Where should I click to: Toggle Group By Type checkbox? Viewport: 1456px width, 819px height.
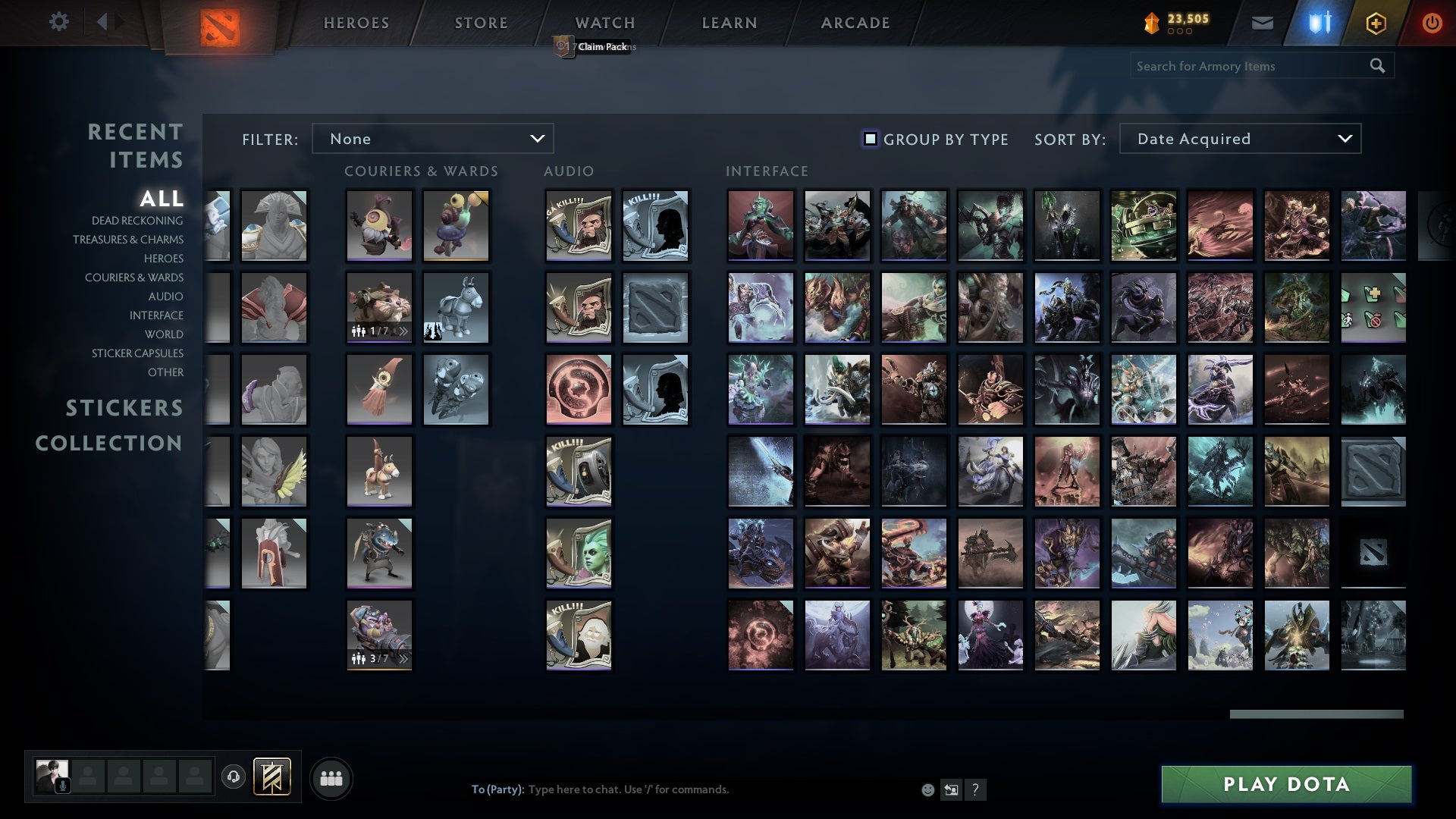869,139
